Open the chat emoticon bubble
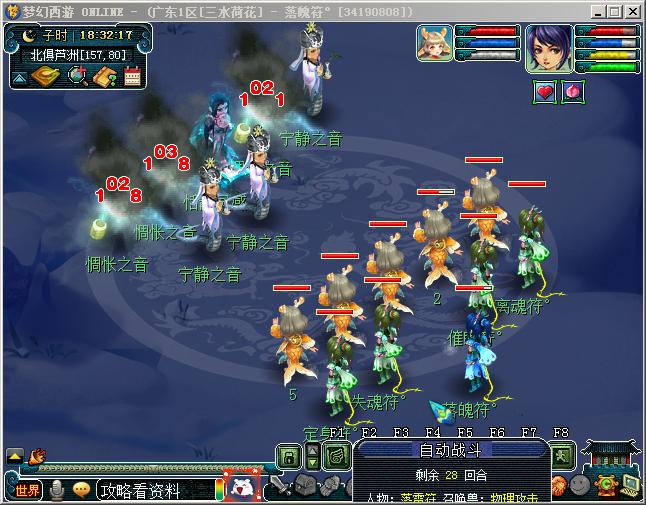Viewport: 646px width, 505px height. point(82,490)
